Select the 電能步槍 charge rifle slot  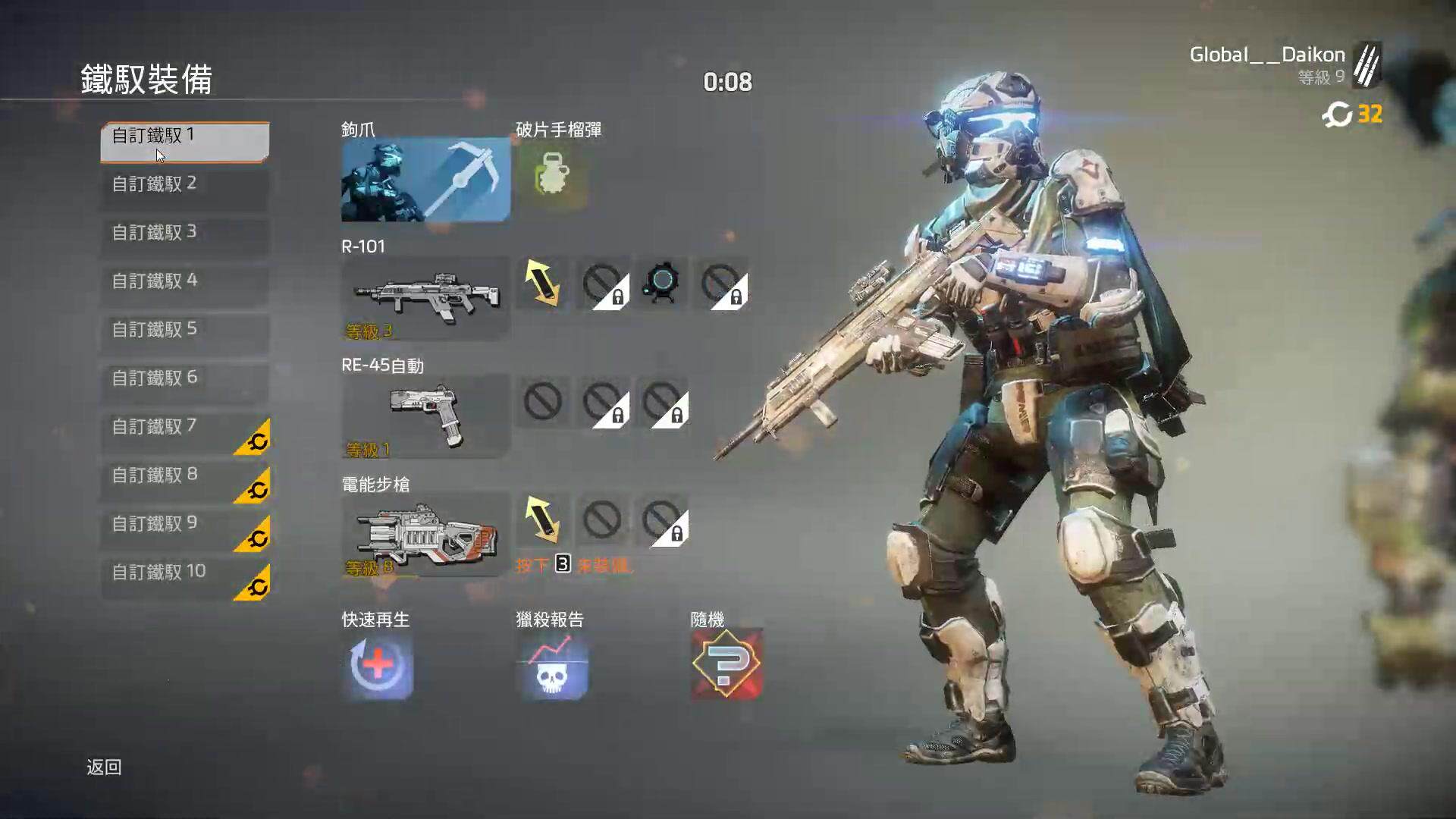point(425,535)
